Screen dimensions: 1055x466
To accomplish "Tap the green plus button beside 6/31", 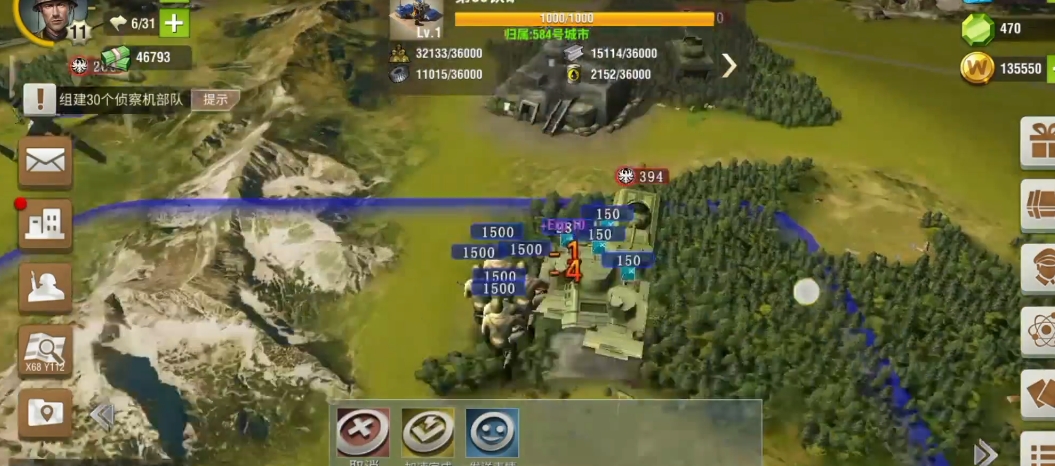I will 174,22.
